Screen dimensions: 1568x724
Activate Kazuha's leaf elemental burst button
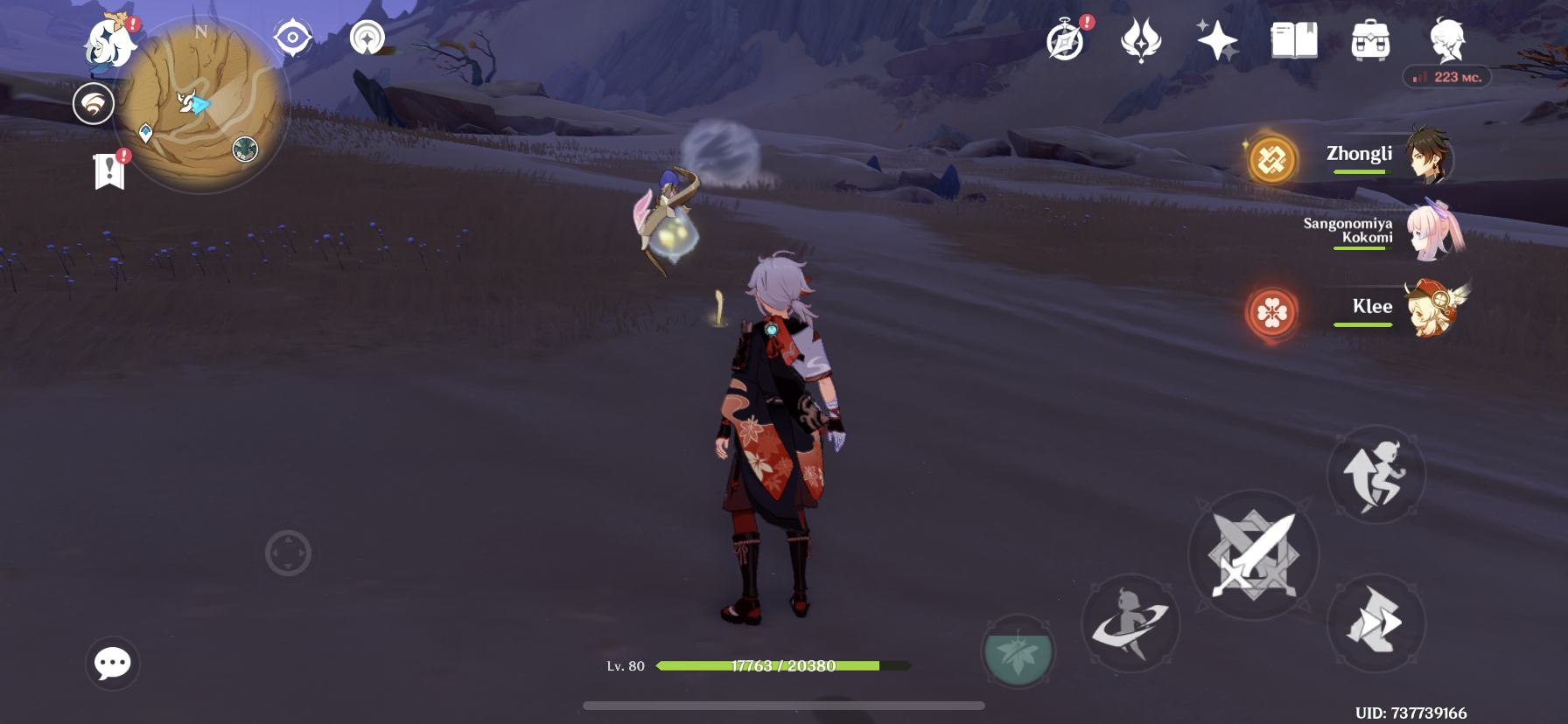click(1018, 652)
